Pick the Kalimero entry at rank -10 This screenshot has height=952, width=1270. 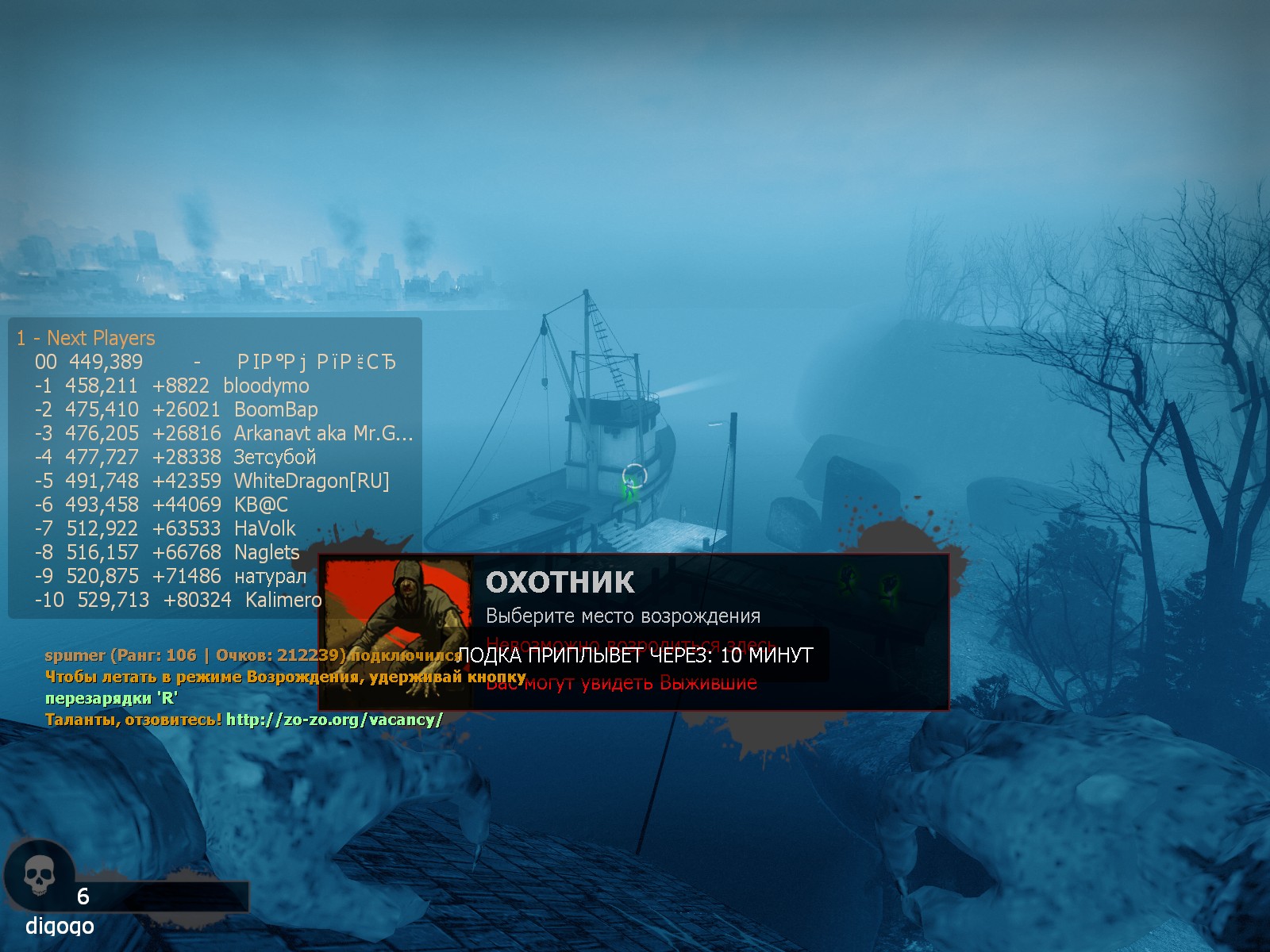coord(283,600)
